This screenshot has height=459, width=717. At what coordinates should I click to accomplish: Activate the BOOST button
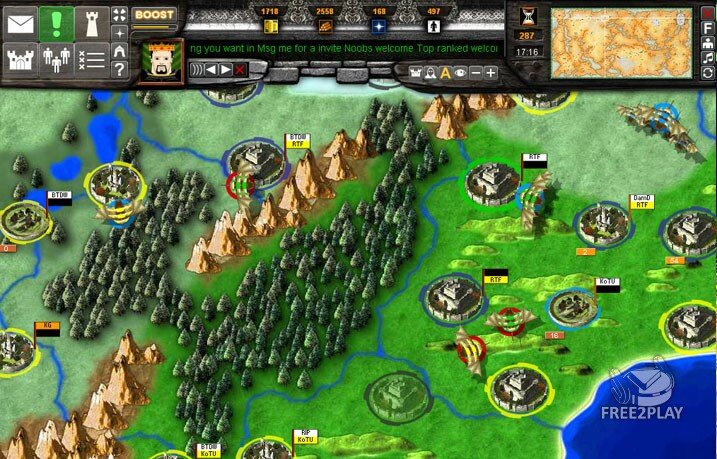click(x=154, y=16)
